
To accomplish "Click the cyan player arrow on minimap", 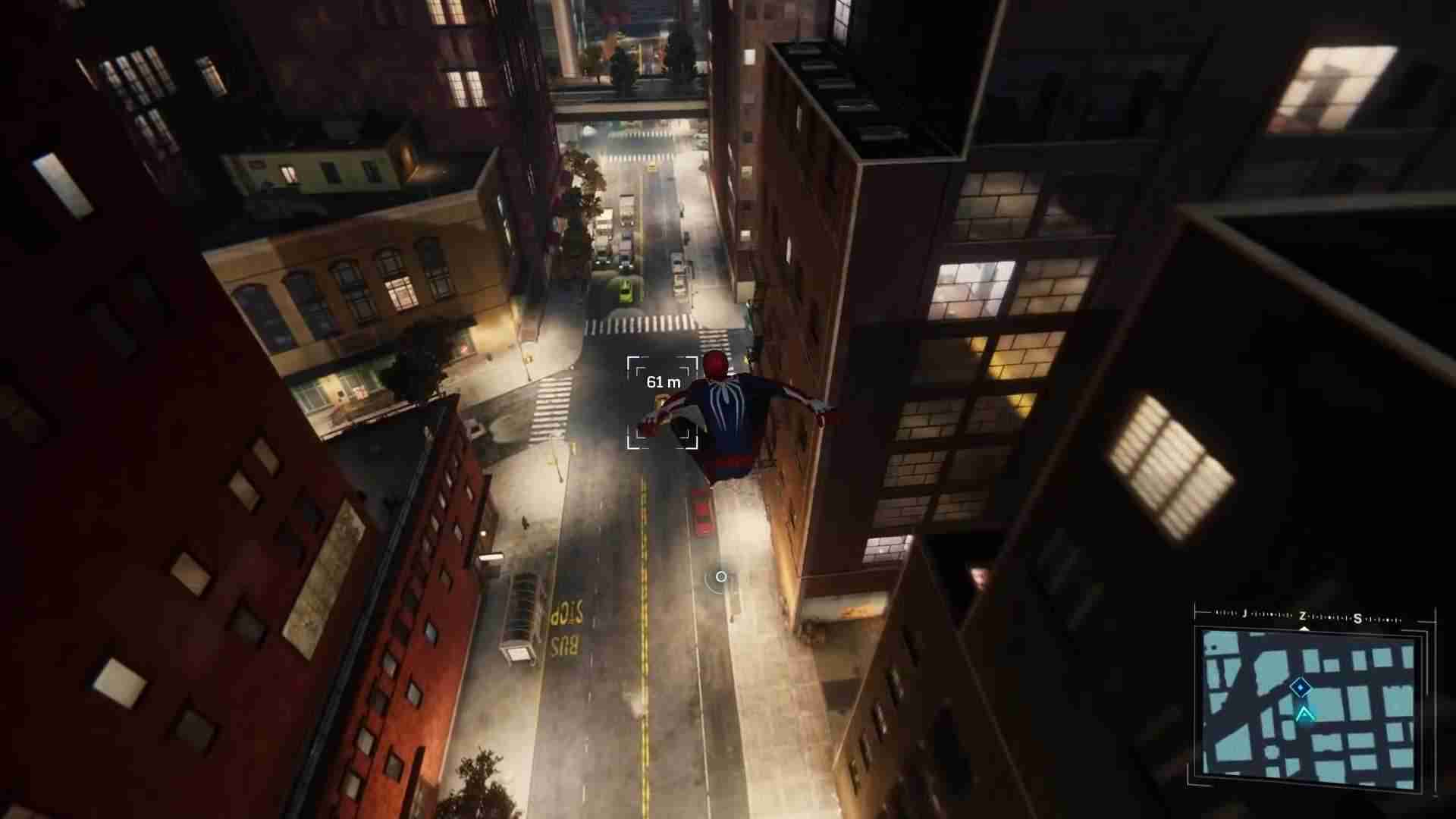I will (1304, 714).
